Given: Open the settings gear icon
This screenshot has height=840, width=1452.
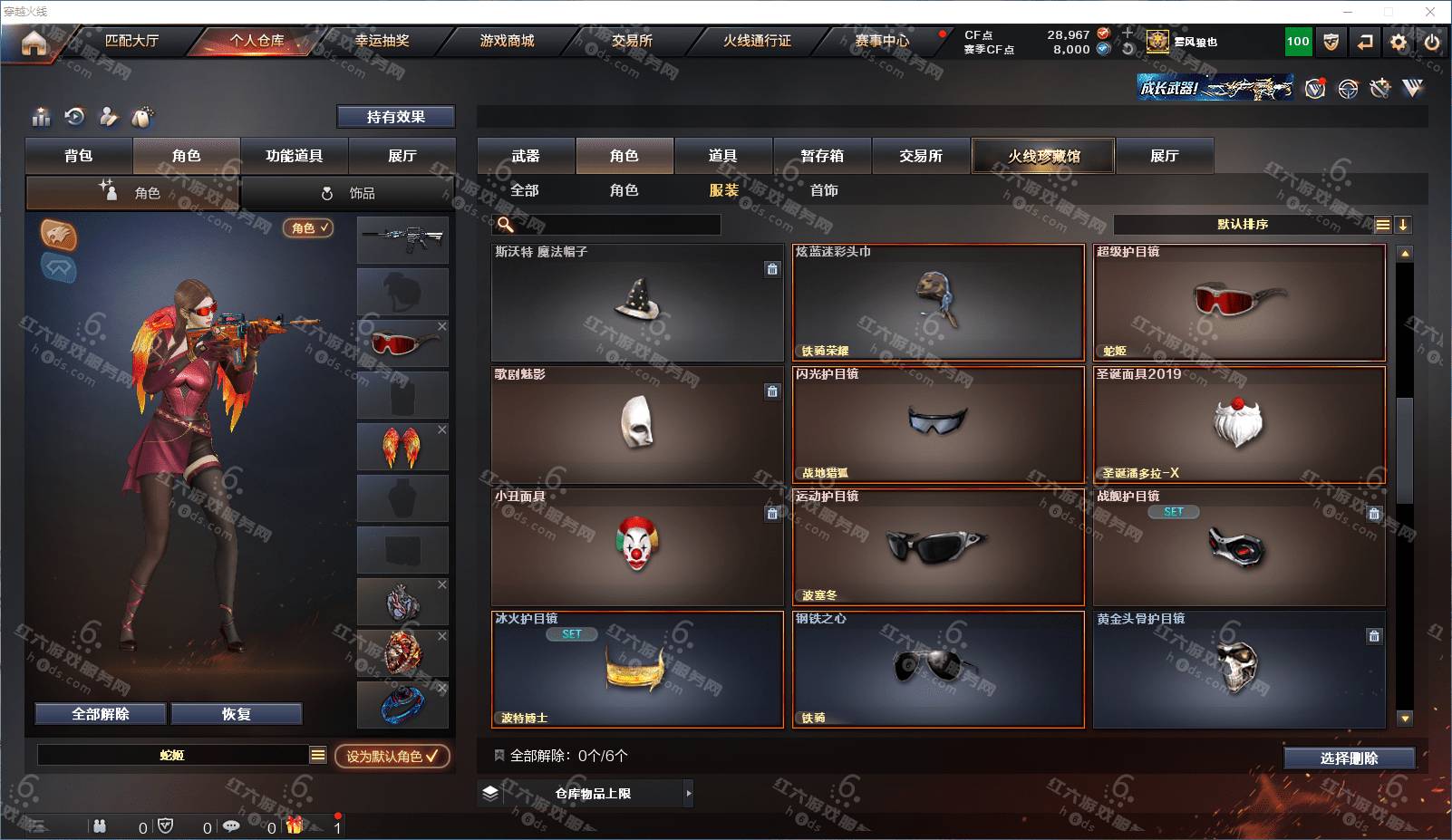Looking at the screenshot, I should click(x=1399, y=42).
